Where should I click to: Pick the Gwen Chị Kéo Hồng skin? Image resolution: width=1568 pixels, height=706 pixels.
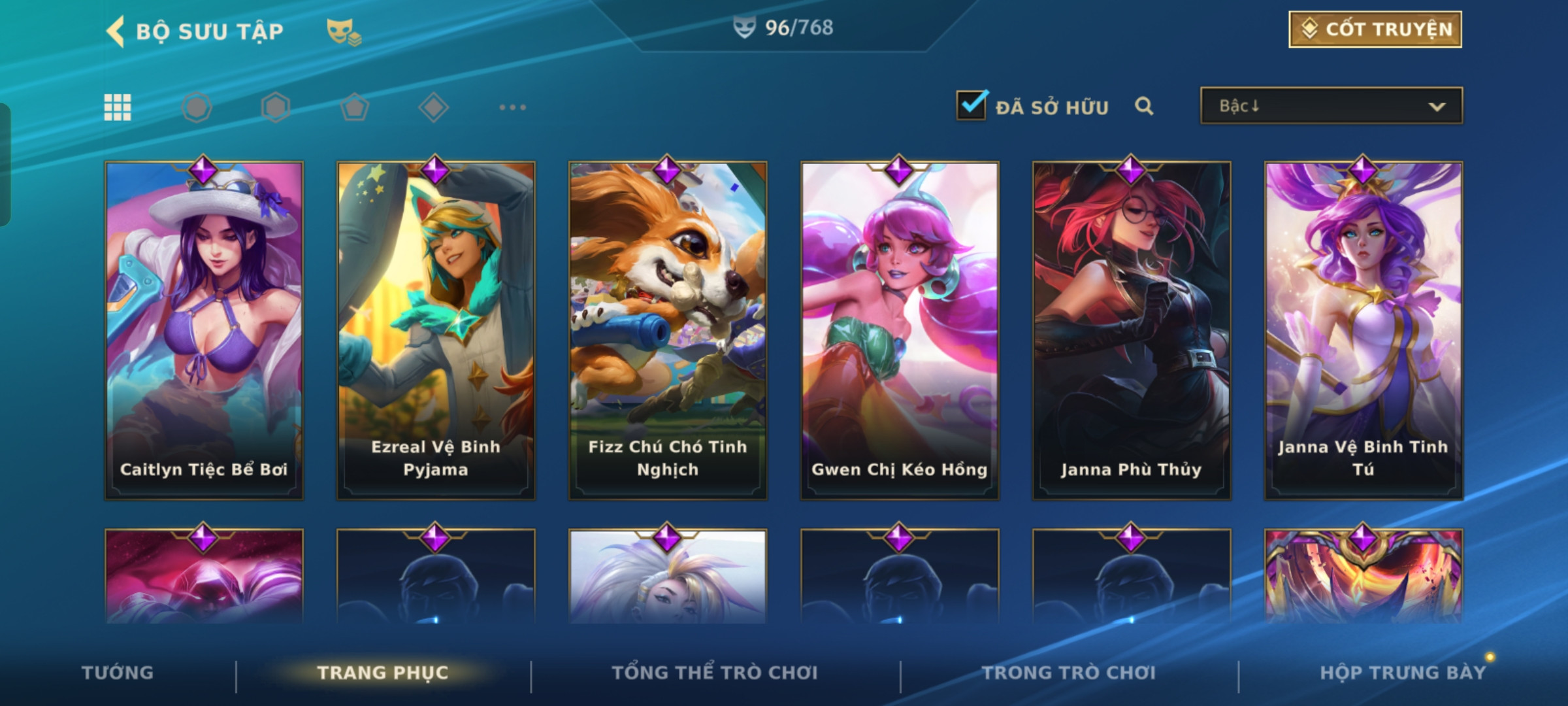(x=900, y=330)
